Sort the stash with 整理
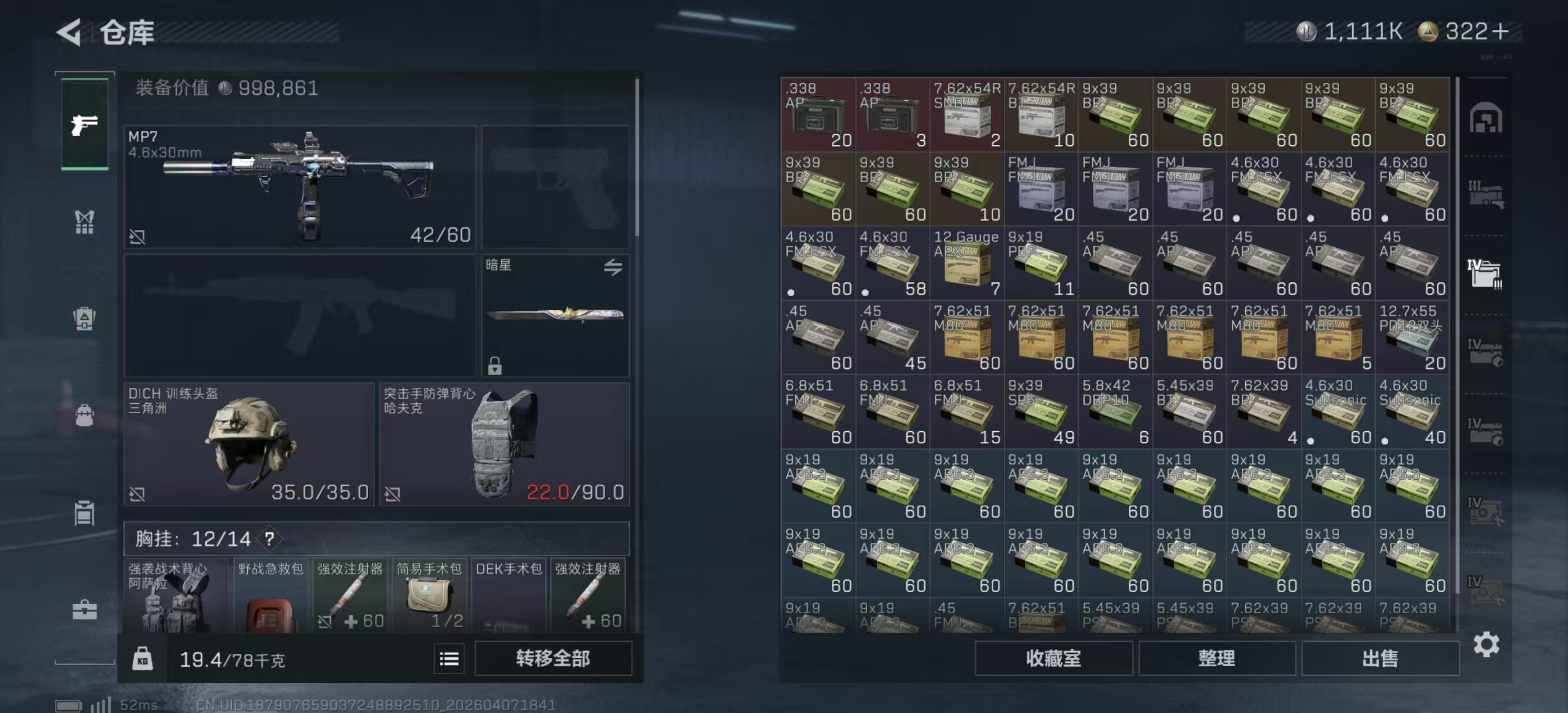This screenshot has height=713, width=1568. 1216,658
